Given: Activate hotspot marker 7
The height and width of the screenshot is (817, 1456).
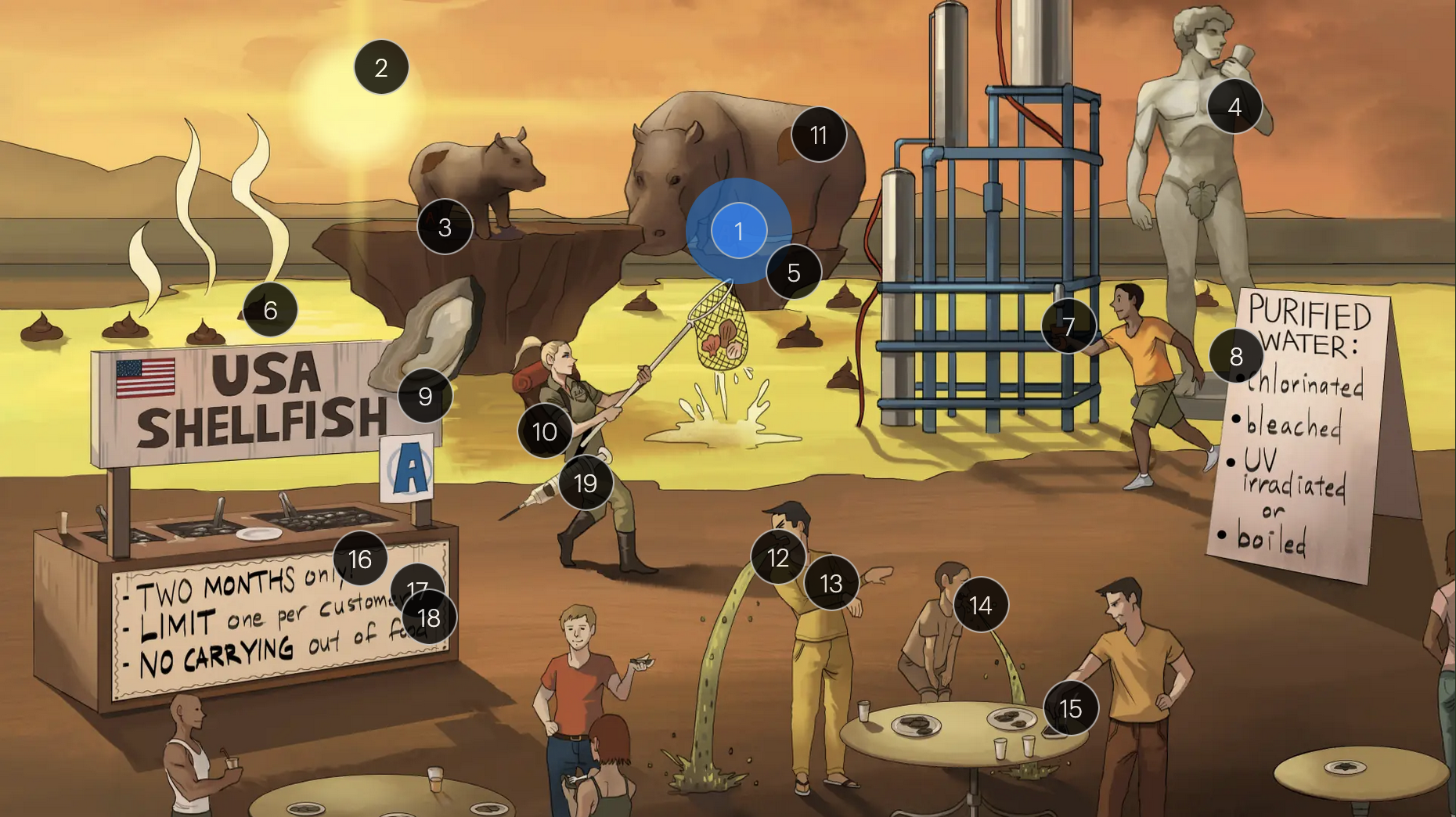Looking at the screenshot, I should click(1069, 326).
